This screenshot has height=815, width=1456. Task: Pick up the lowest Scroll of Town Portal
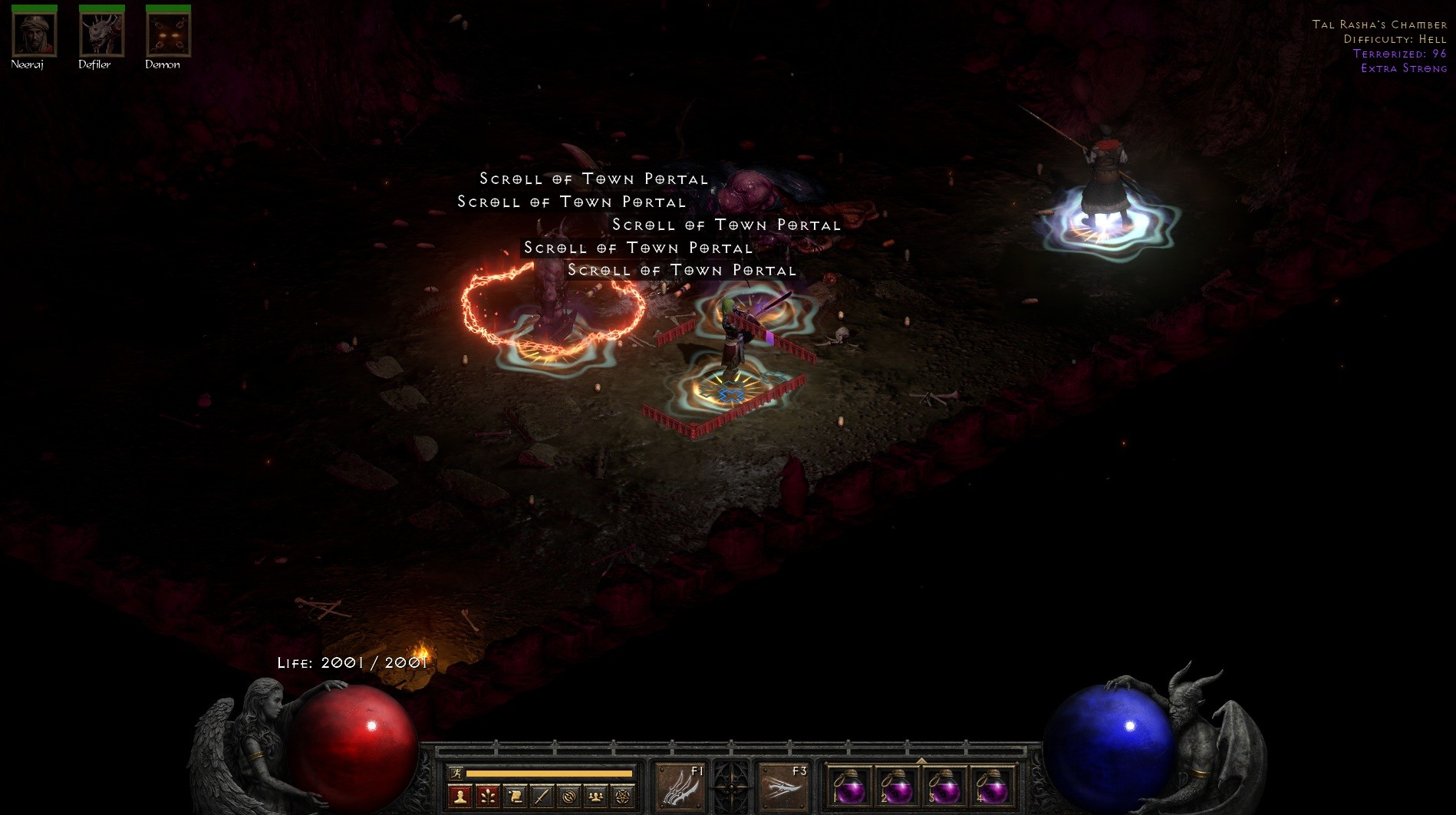[x=681, y=270]
